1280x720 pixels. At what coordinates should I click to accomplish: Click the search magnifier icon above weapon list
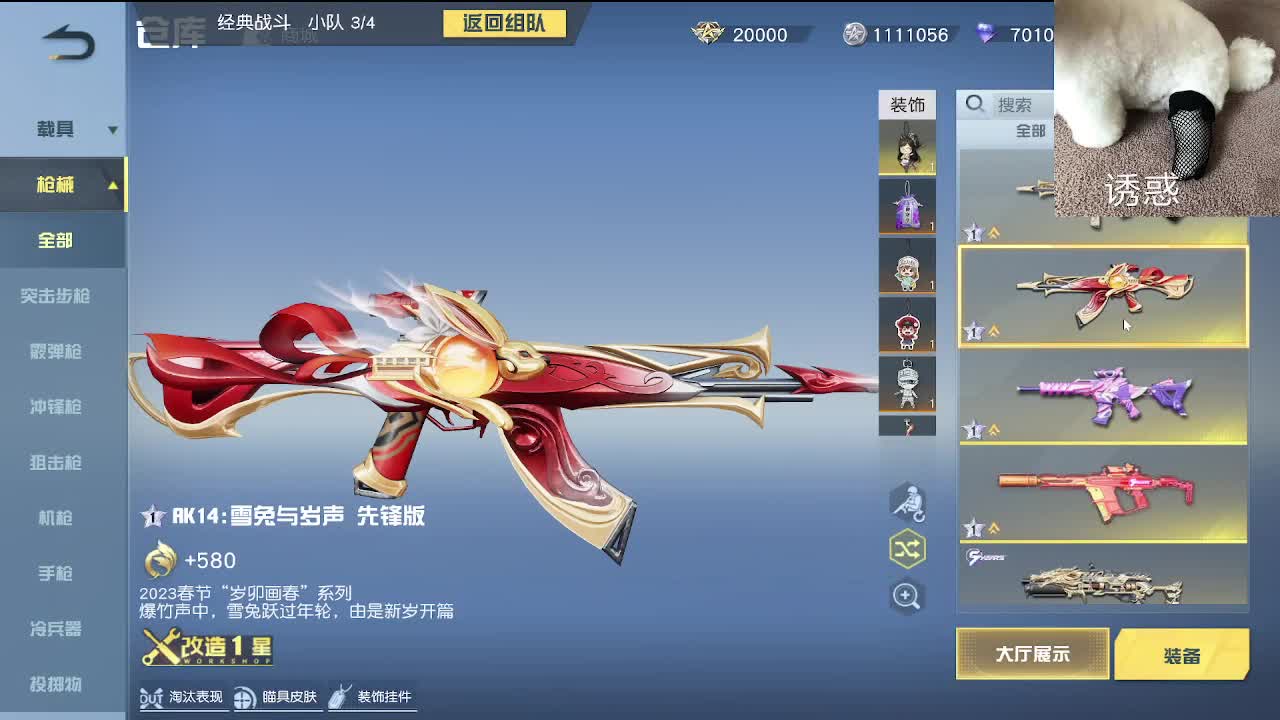click(x=974, y=104)
